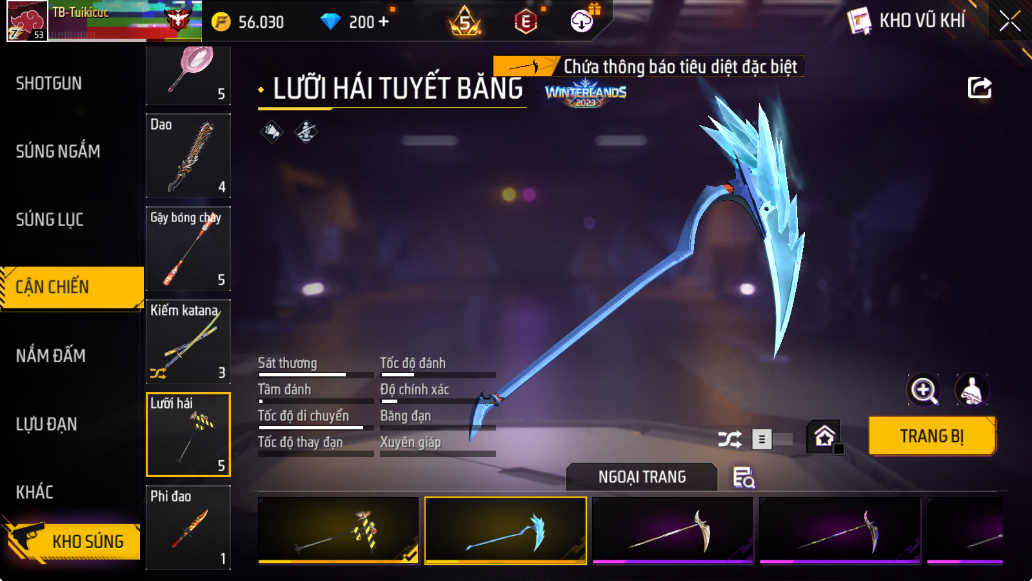Image resolution: width=1032 pixels, height=581 pixels.
Task: Select the Dao melee weapon
Action: (188, 156)
